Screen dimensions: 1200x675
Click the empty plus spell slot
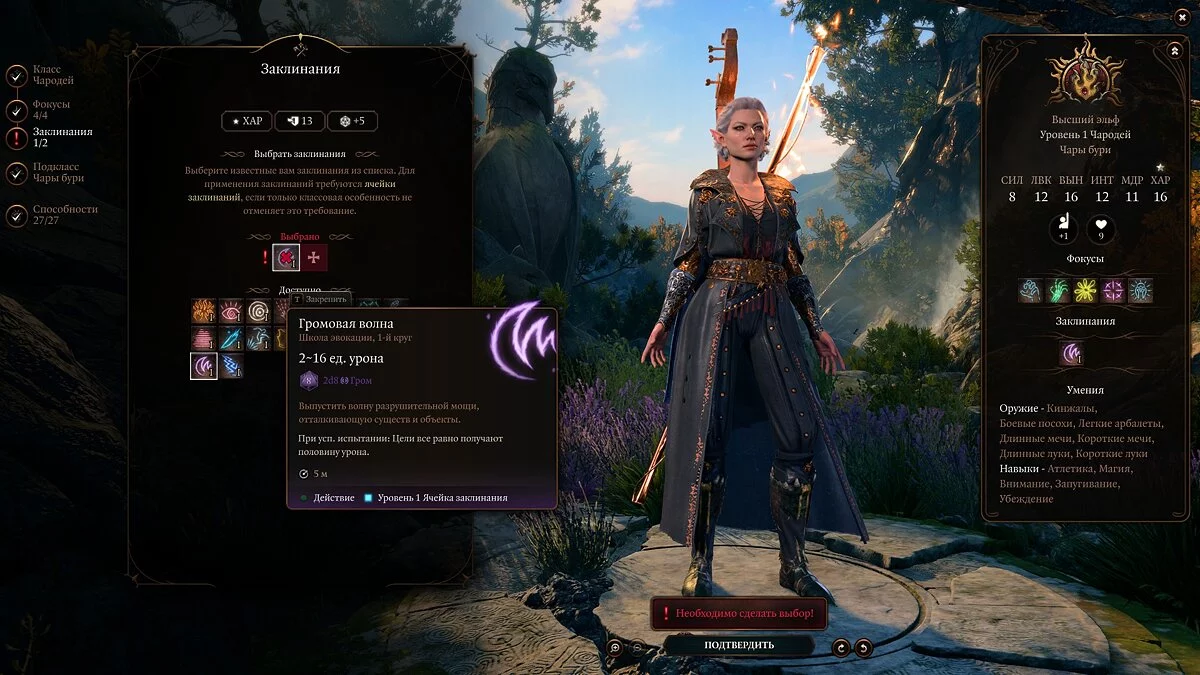[315, 258]
